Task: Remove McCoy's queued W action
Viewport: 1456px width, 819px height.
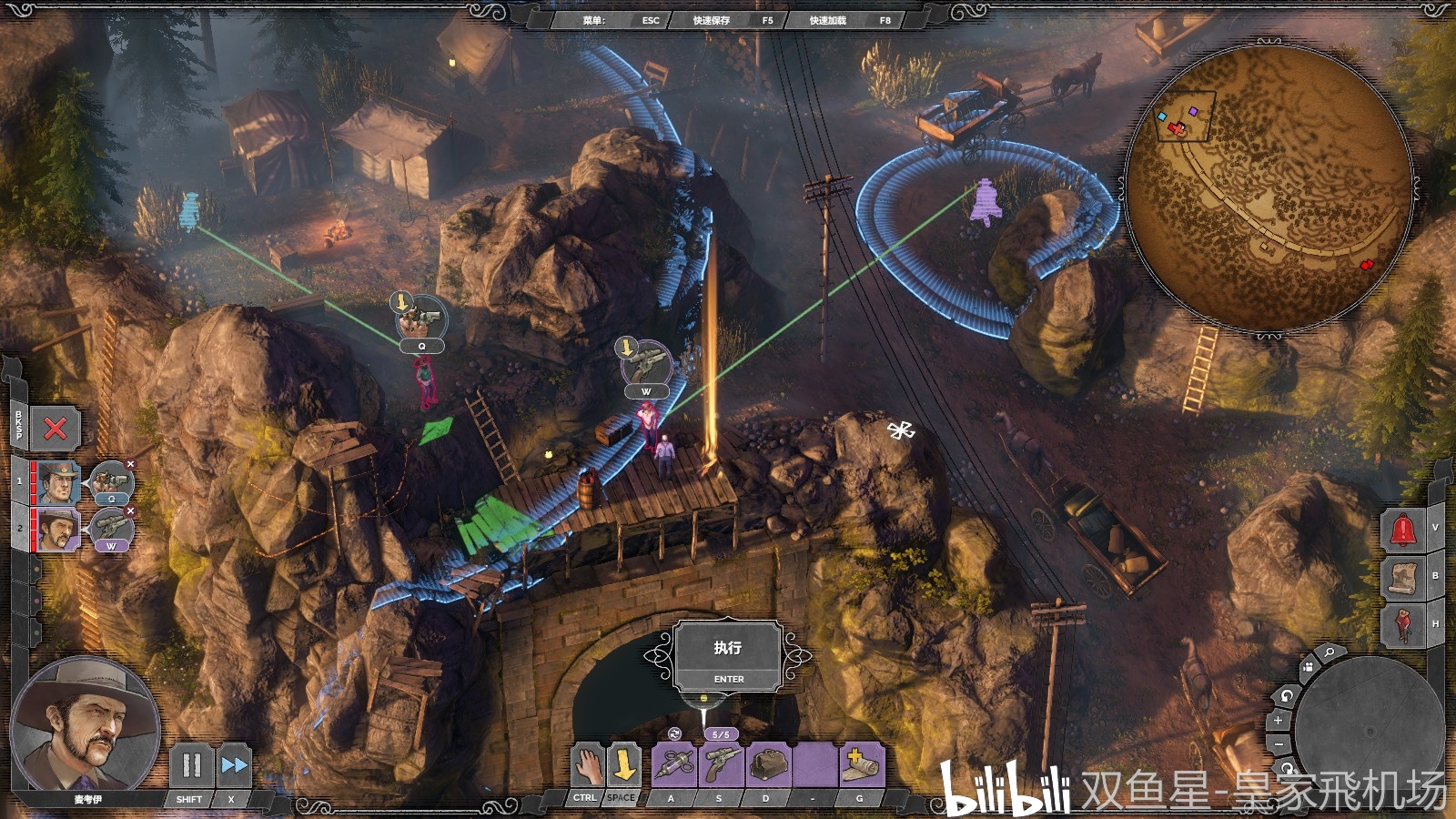Action: tap(130, 511)
